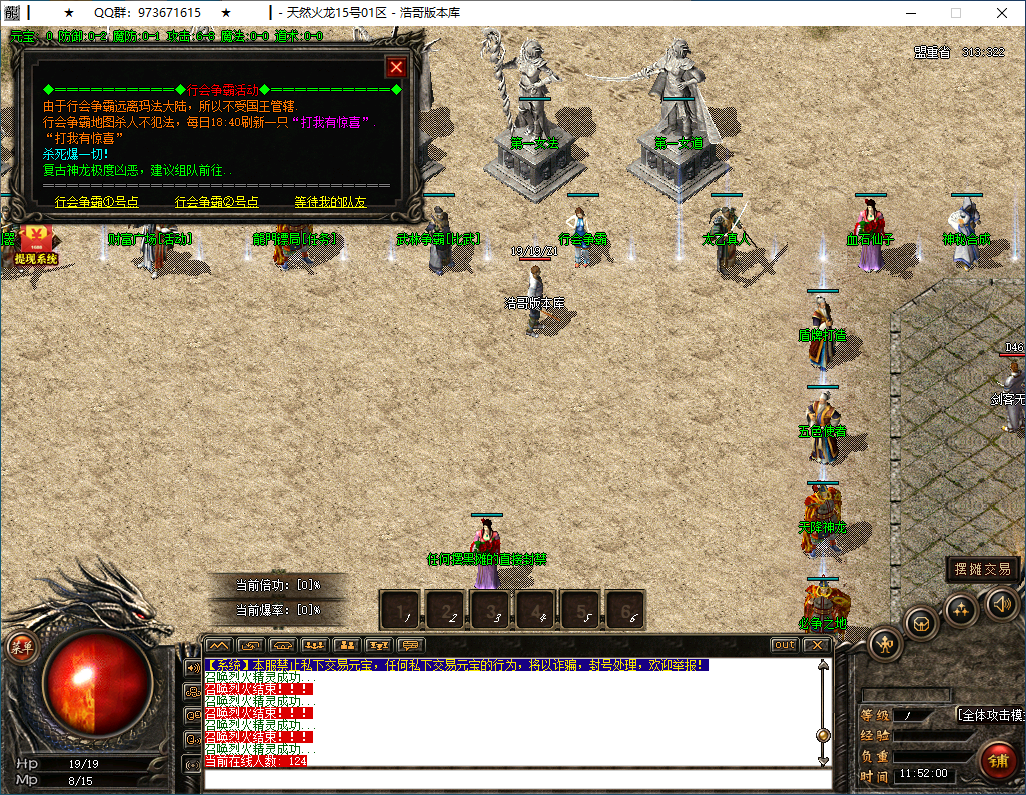
Task: Minimize the game window
Action: (909, 13)
